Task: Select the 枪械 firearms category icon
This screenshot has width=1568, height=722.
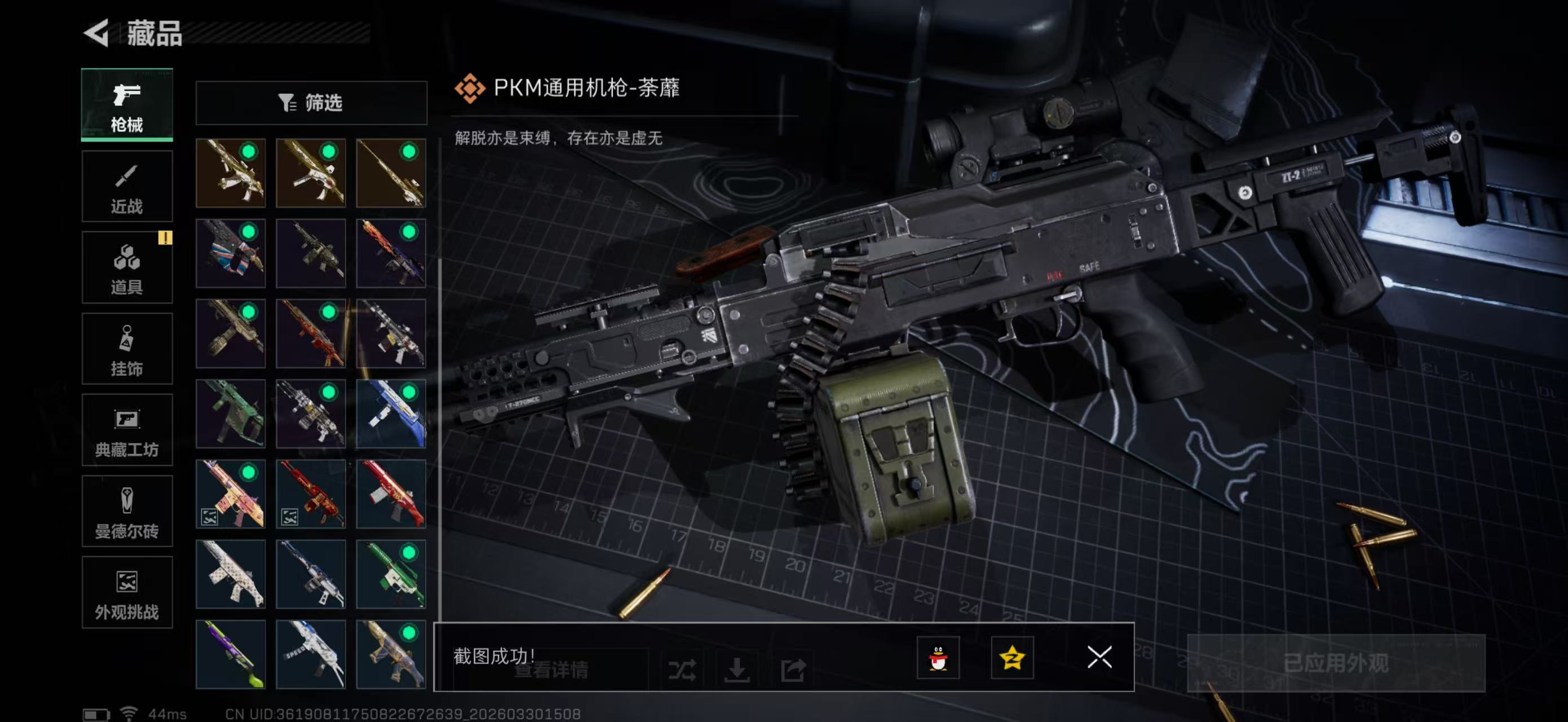Action: (127, 105)
